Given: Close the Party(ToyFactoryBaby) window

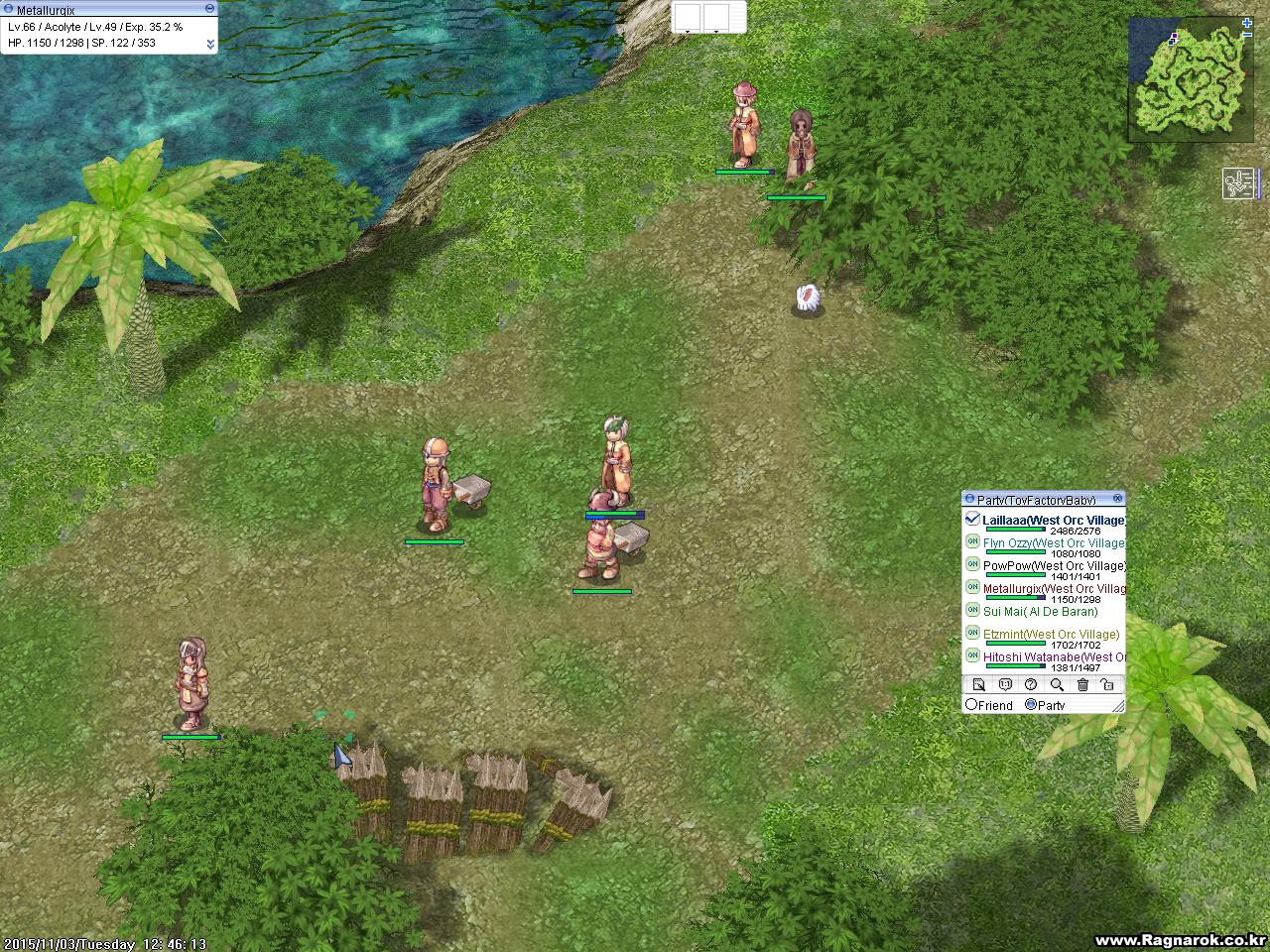Looking at the screenshot, I should coord(1118,497).
